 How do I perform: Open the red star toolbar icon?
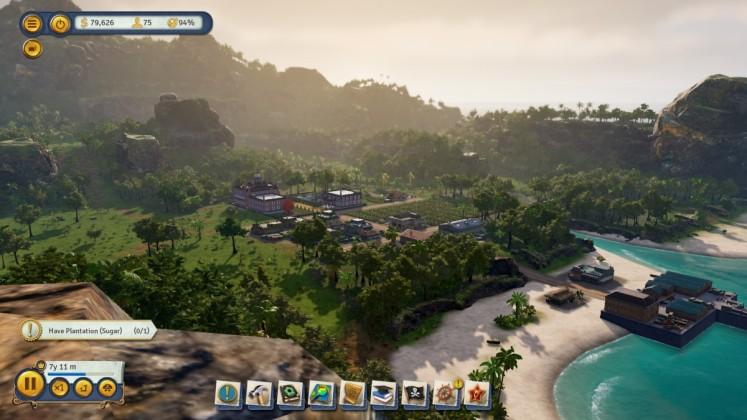(x=477, y=394)
